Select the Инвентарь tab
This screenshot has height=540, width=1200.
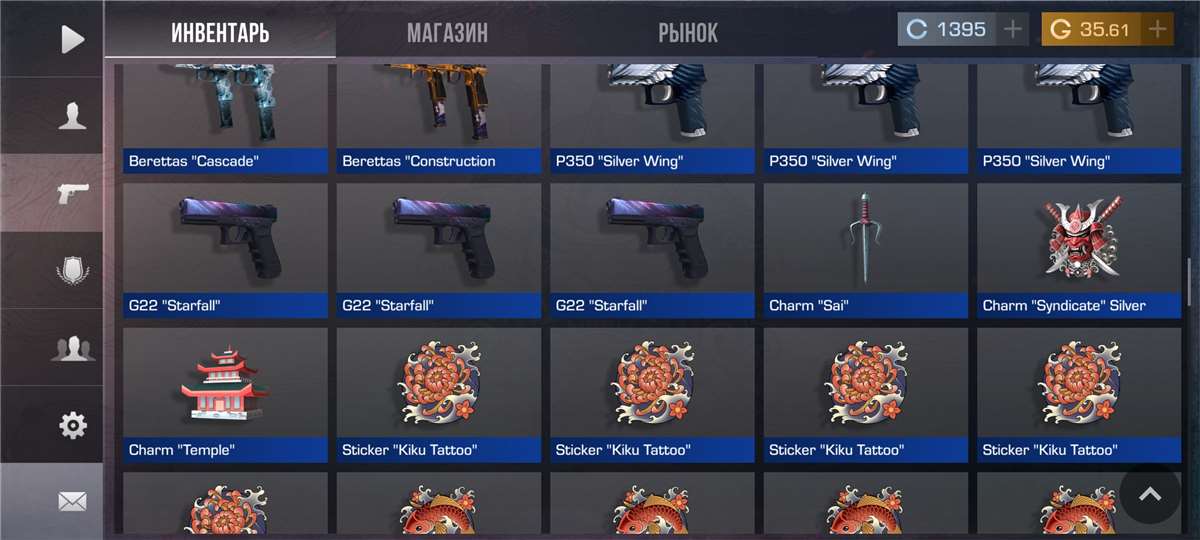coord(220,32)
